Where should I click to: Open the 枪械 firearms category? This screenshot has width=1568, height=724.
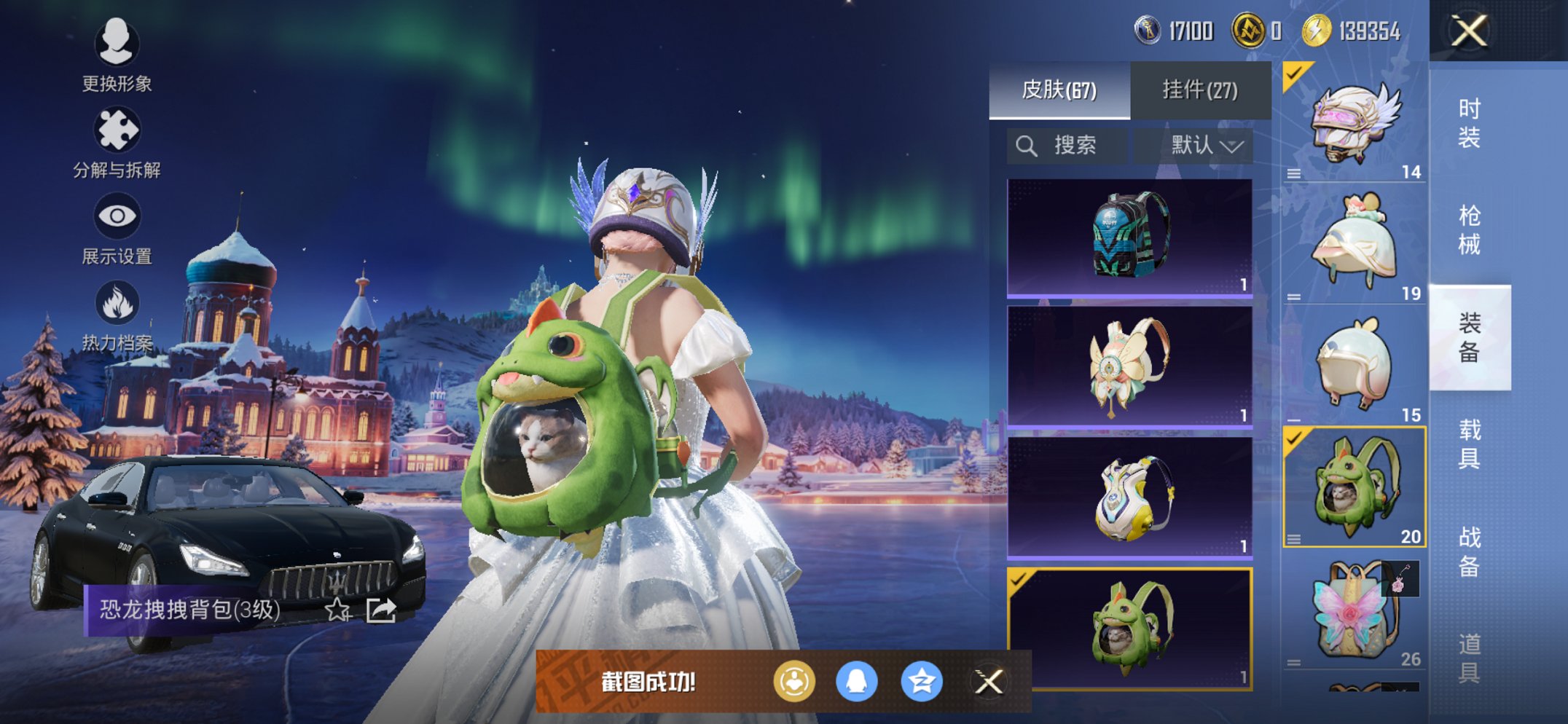pyautogui.click(x=1469, y=229)
